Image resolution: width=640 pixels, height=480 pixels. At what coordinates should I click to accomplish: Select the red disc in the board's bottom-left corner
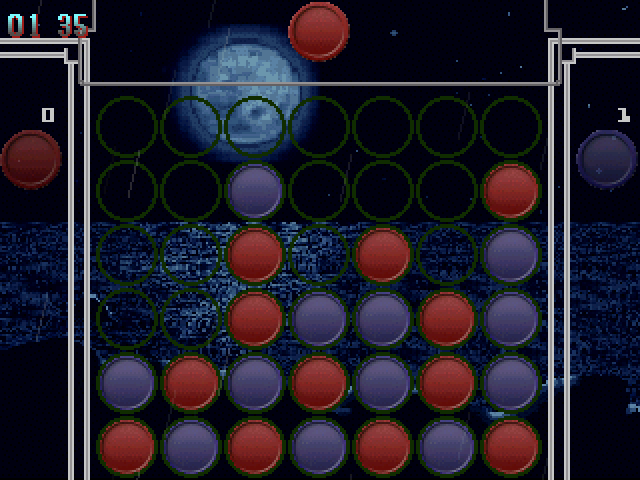tap(127, 447)
